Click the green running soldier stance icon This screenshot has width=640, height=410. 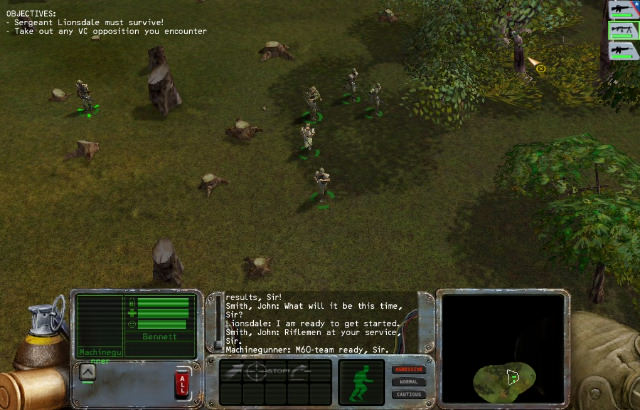361,381
